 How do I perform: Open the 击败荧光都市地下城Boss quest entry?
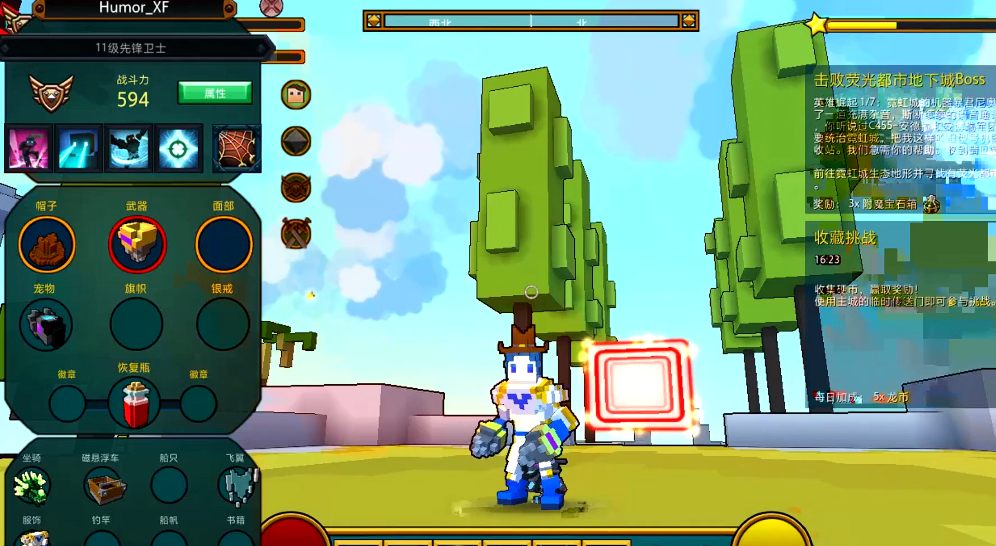[899, 79]
